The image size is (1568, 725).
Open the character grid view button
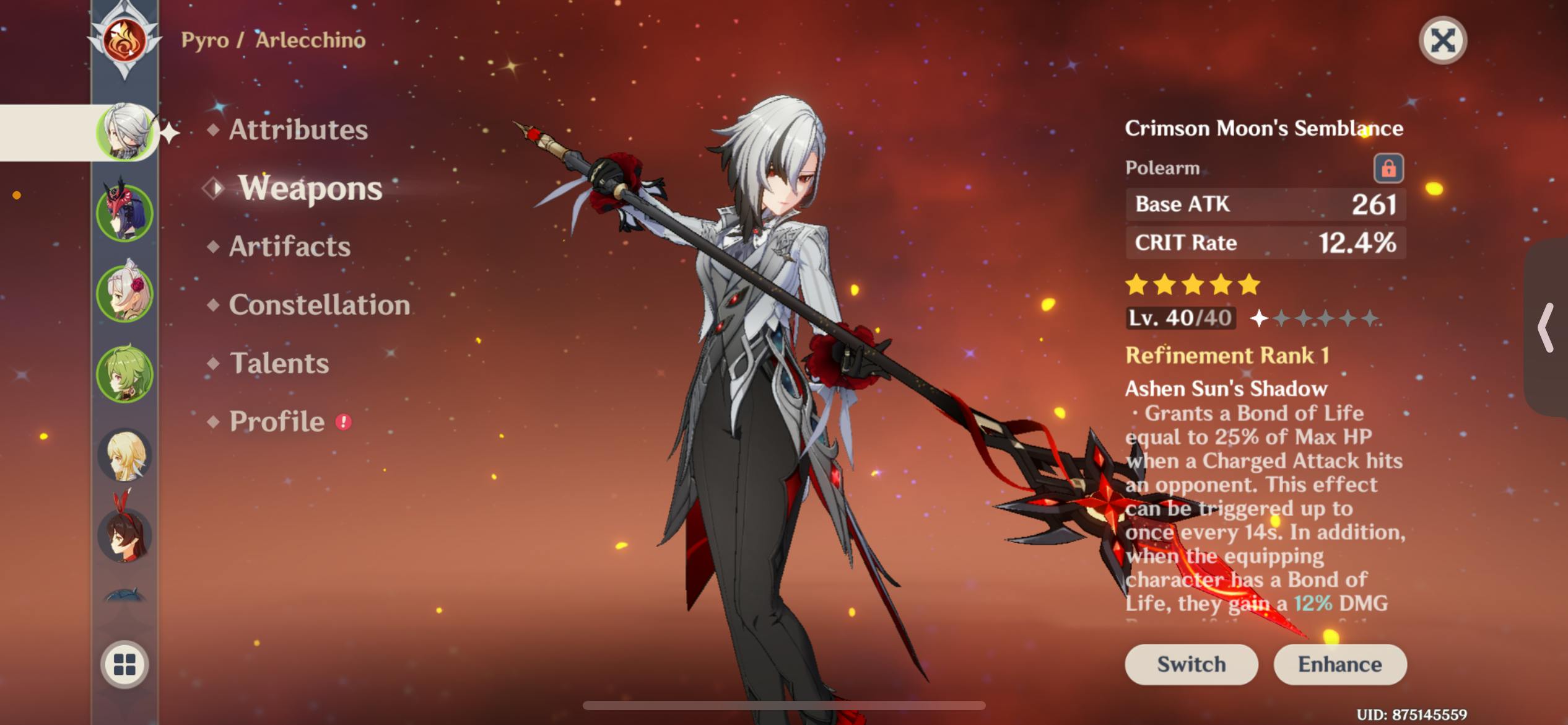(124, 664)
